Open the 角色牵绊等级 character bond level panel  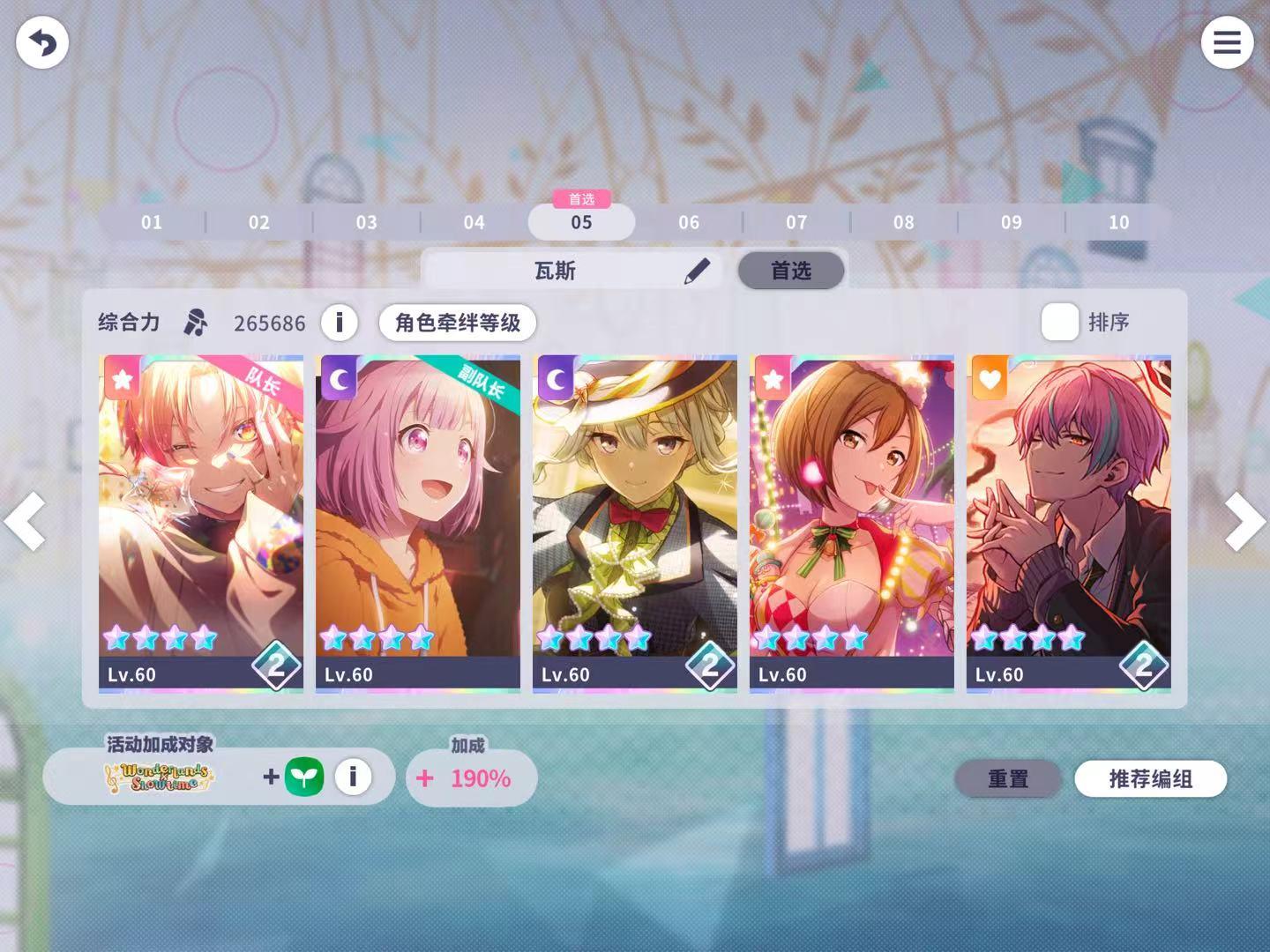(x=457, y=323)
